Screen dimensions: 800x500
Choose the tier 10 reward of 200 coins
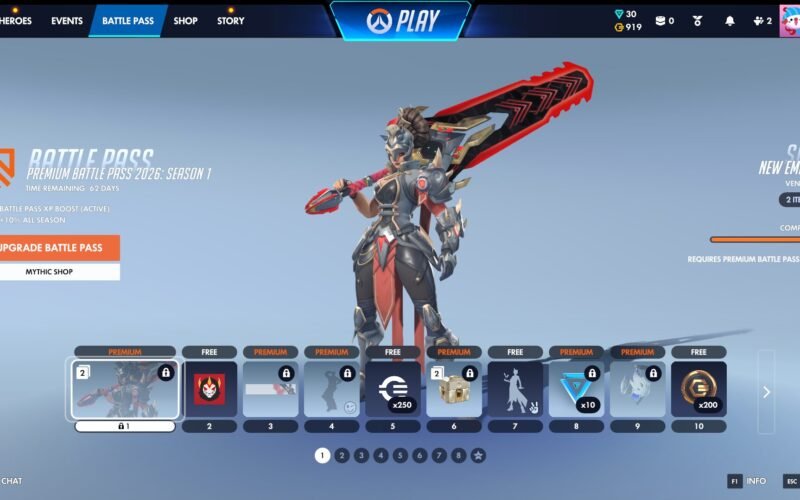[698, 389]
